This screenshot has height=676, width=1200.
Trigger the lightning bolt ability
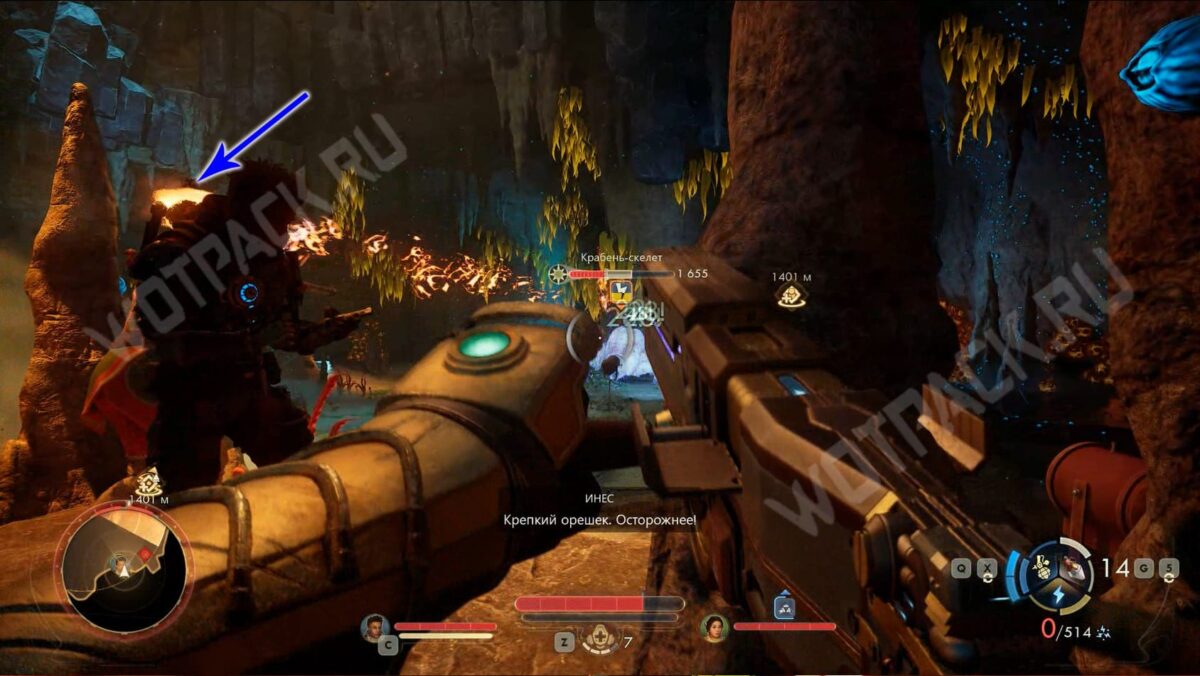(1059, 593)
